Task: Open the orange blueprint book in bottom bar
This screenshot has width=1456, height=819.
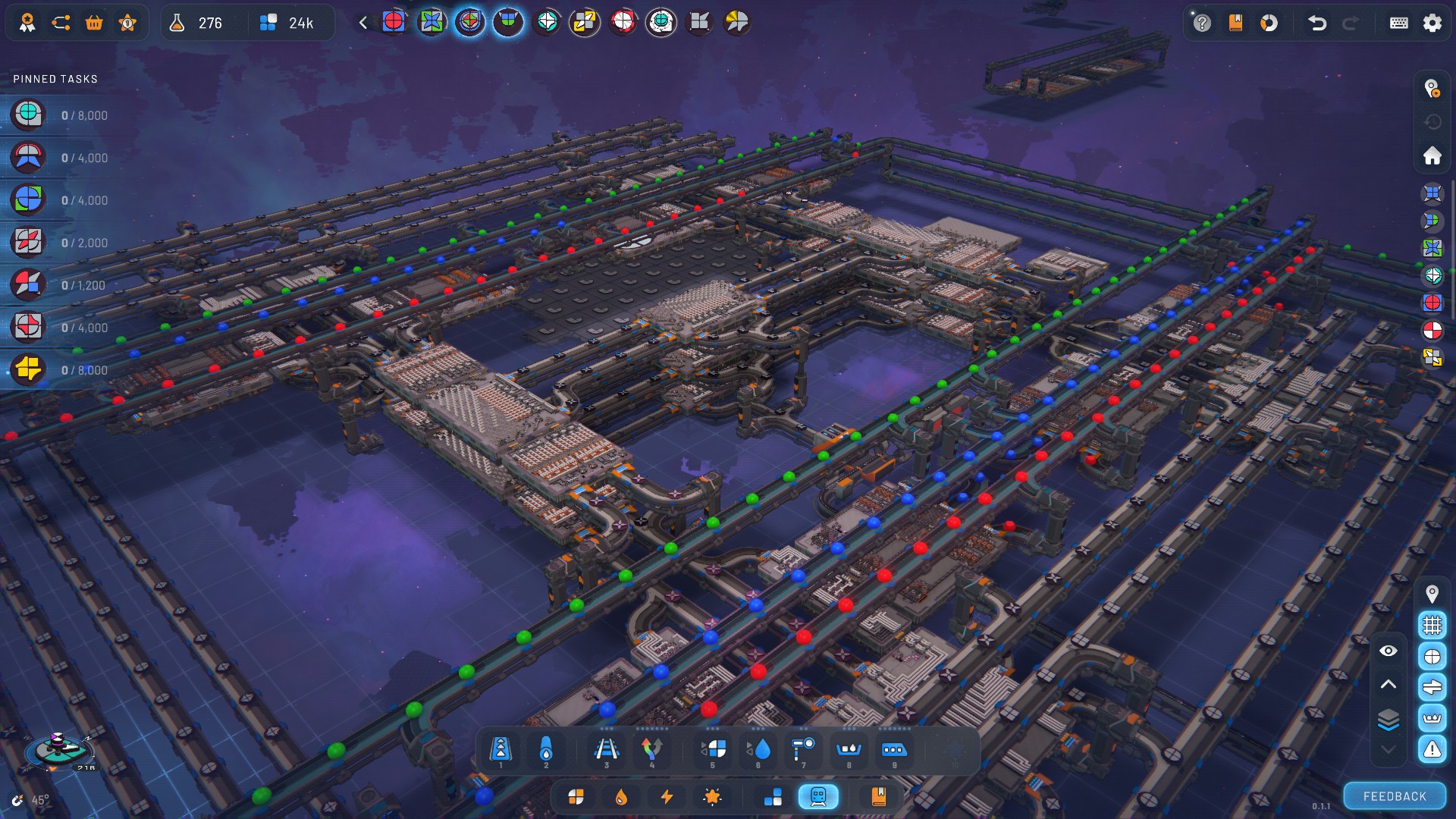Action: click(878, 796)
